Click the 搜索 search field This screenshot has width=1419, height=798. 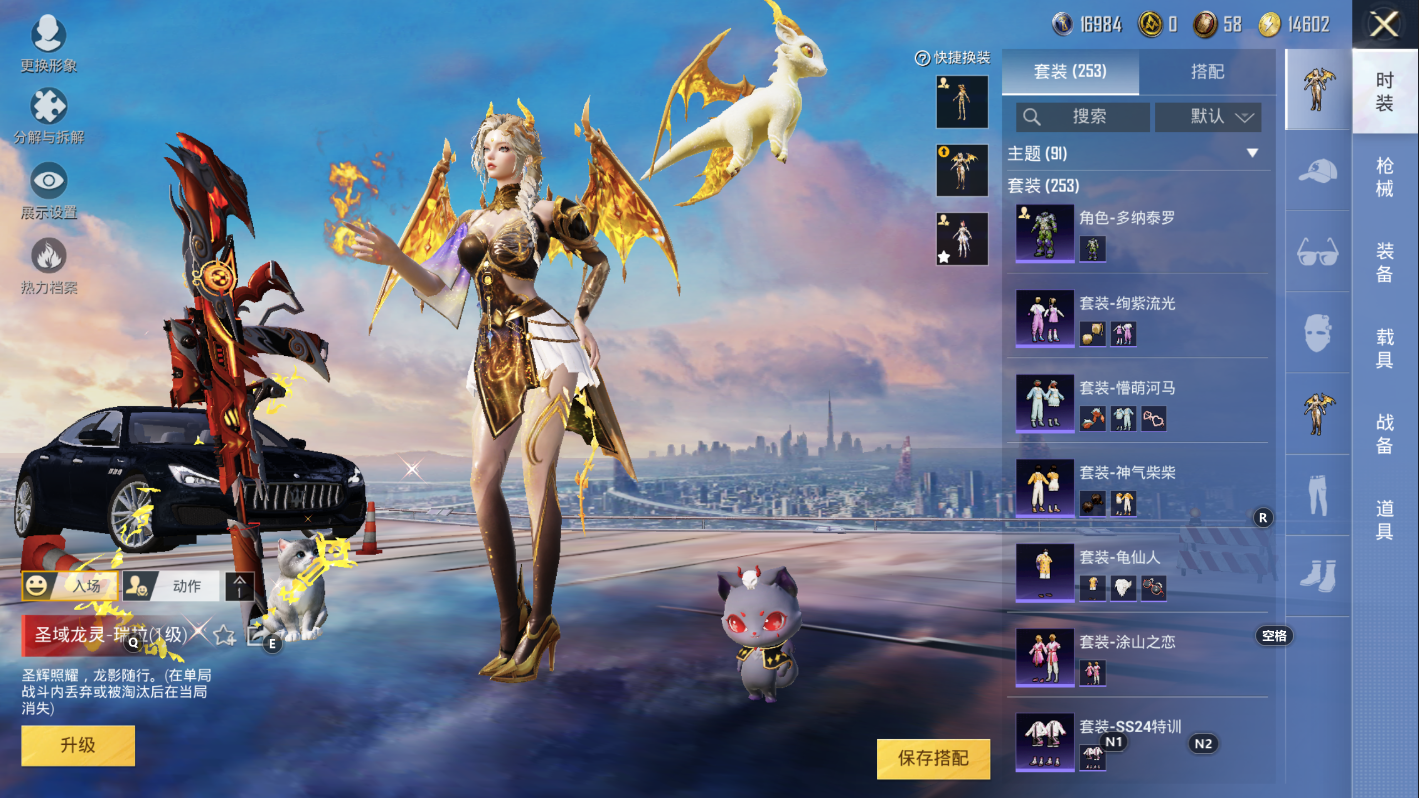coord(1082,117)
